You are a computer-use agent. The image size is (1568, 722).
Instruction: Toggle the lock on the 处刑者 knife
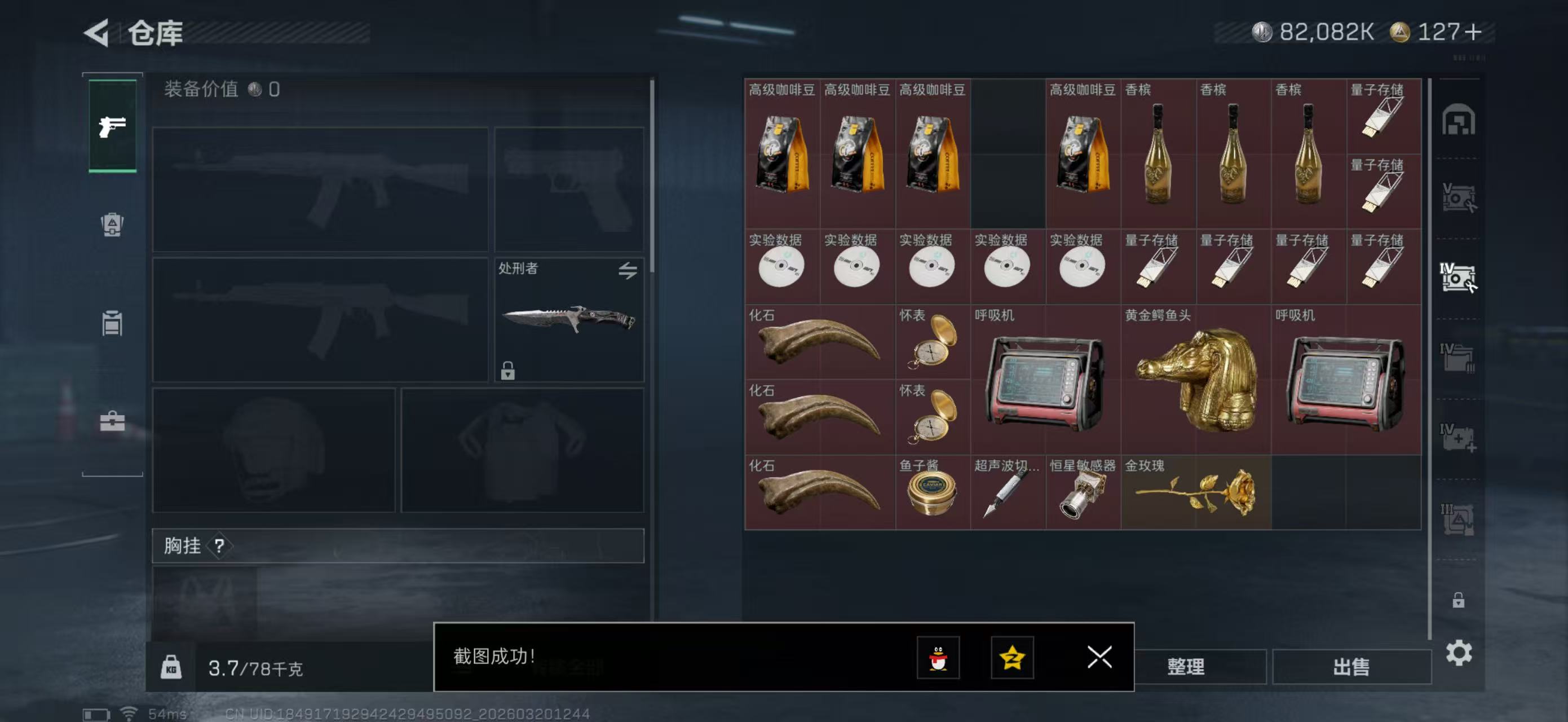(509, 371)
